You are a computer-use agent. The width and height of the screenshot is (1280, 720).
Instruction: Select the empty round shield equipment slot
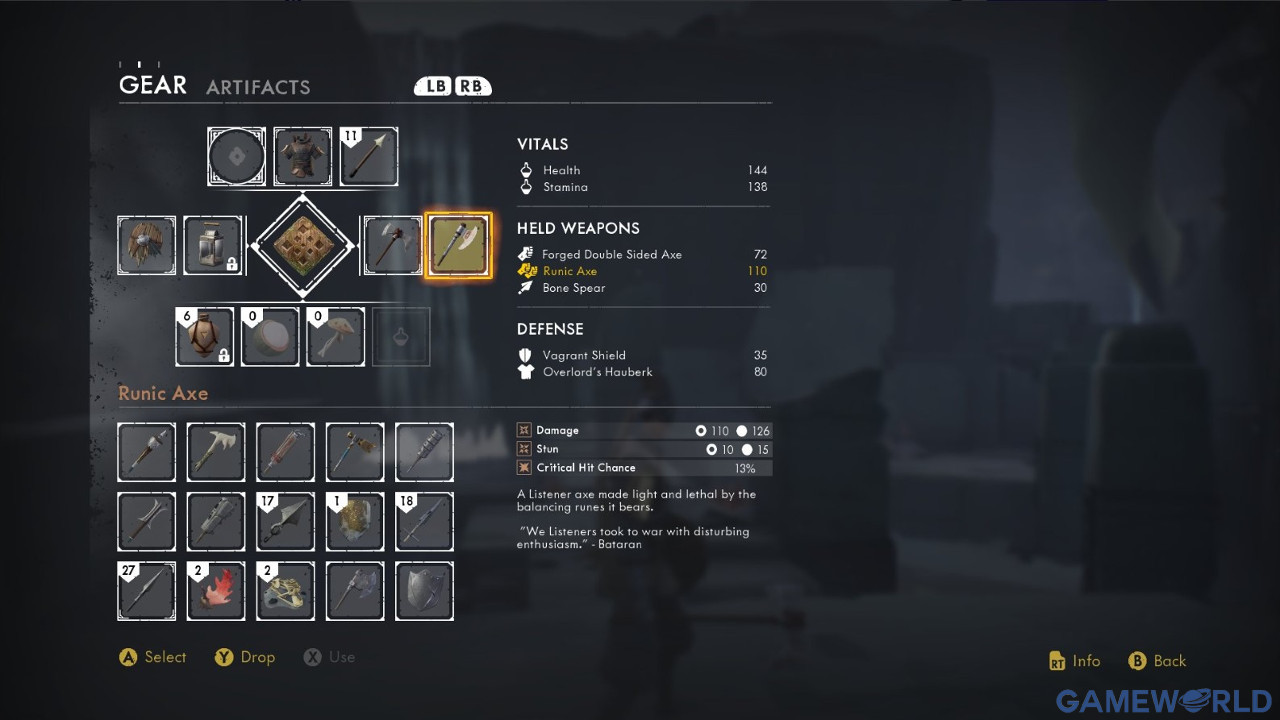[237, 156]
